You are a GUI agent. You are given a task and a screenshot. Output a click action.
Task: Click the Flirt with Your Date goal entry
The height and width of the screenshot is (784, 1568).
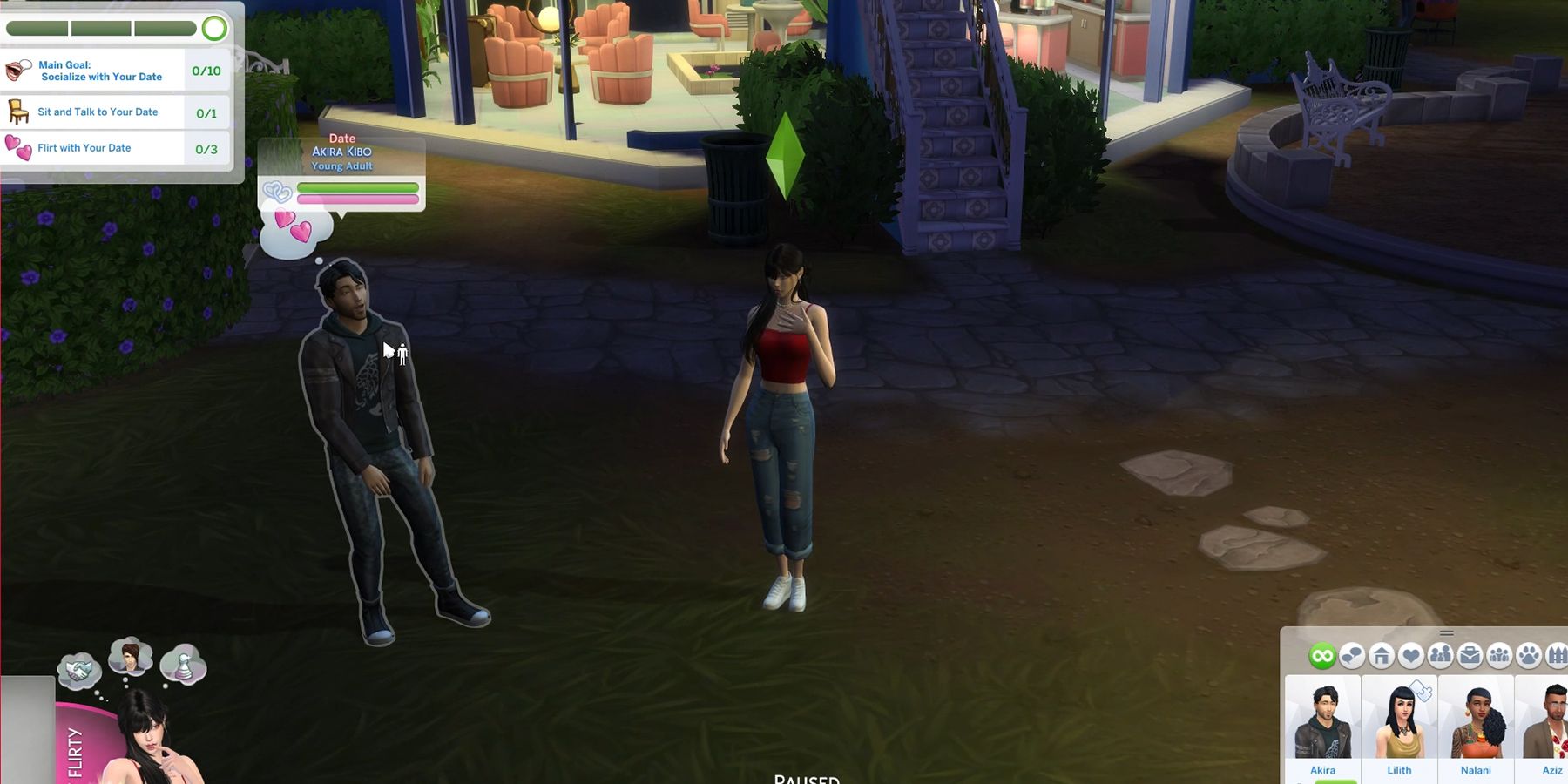click(85, 147)
